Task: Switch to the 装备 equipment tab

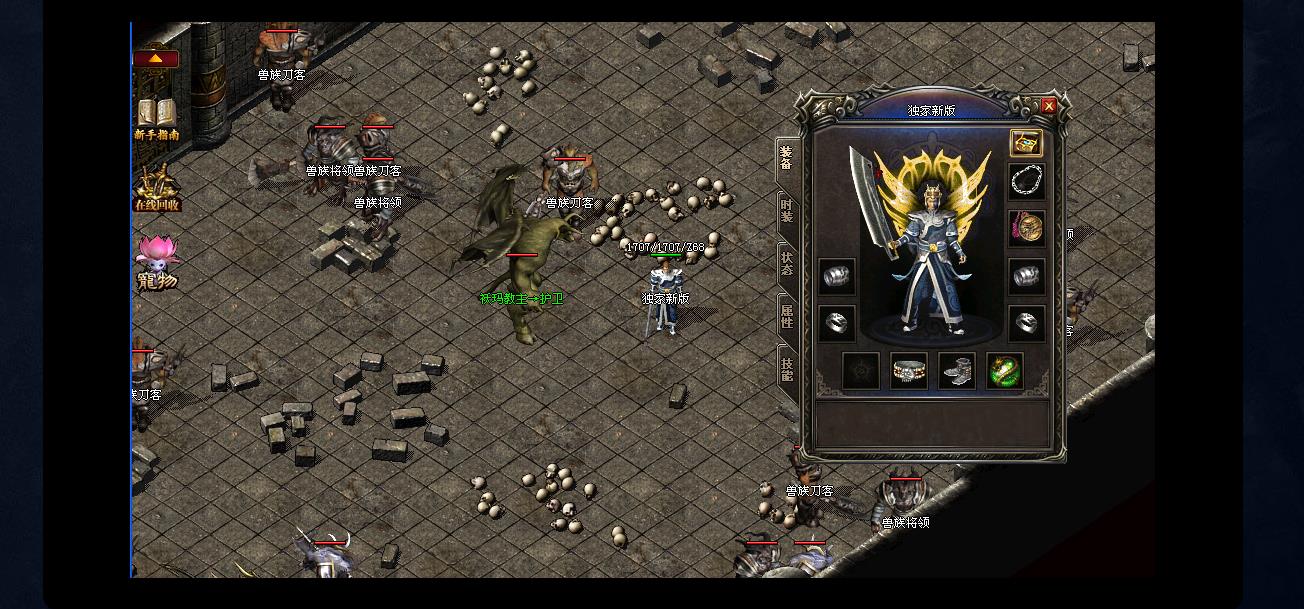Action: click(787, 160)
